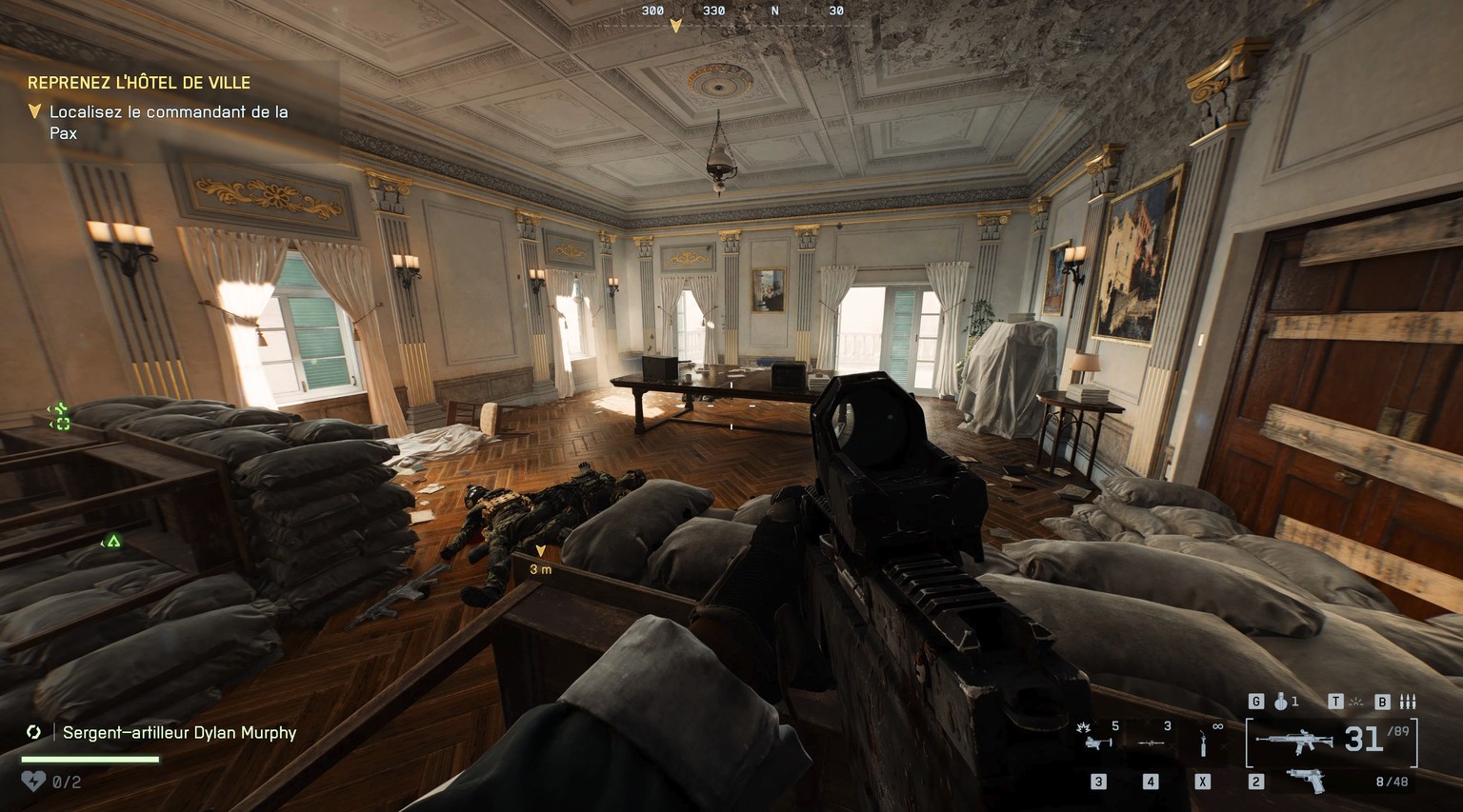
Task: Select the assault rifle primary weapon slot
Action: pos(1294,741)
